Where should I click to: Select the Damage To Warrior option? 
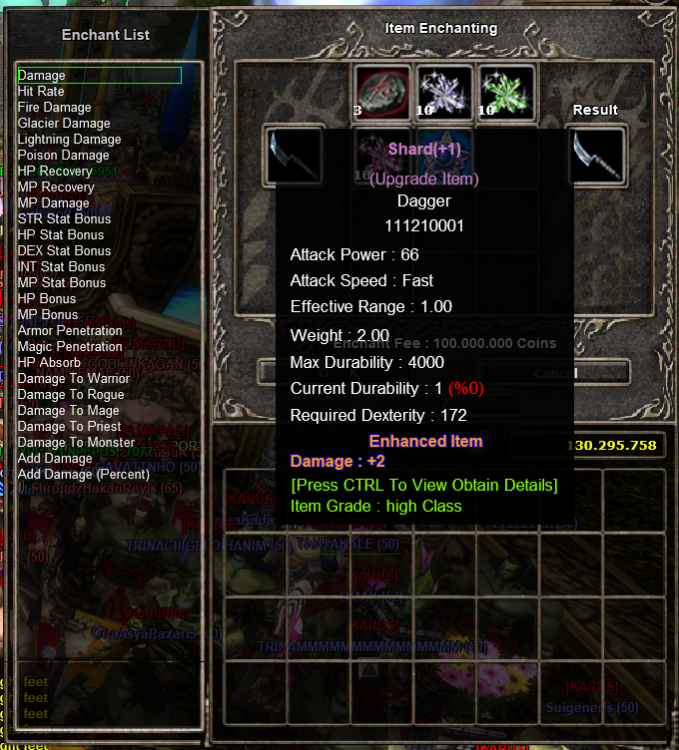(73, 379)
